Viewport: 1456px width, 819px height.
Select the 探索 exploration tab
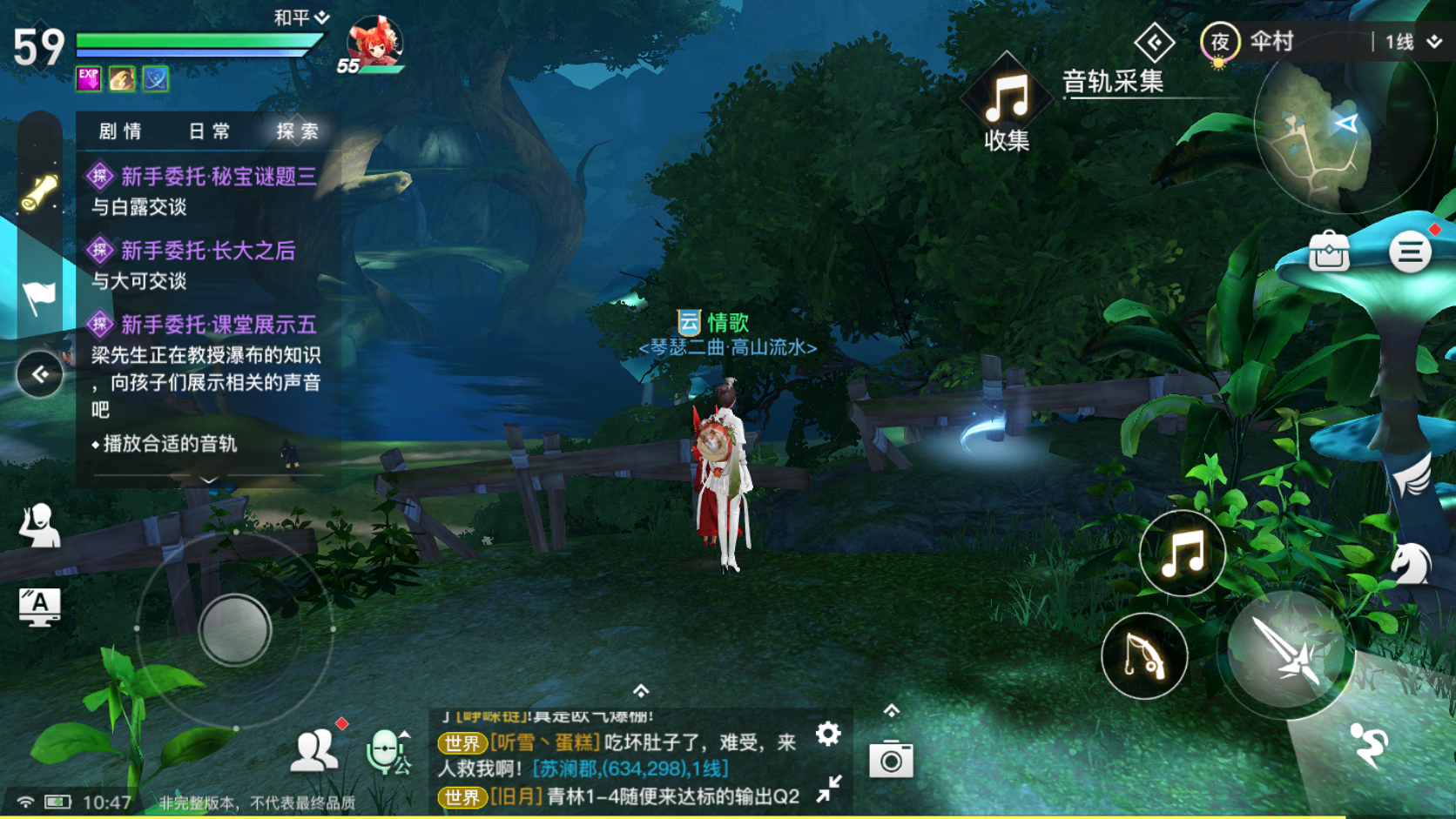[297, 131]
